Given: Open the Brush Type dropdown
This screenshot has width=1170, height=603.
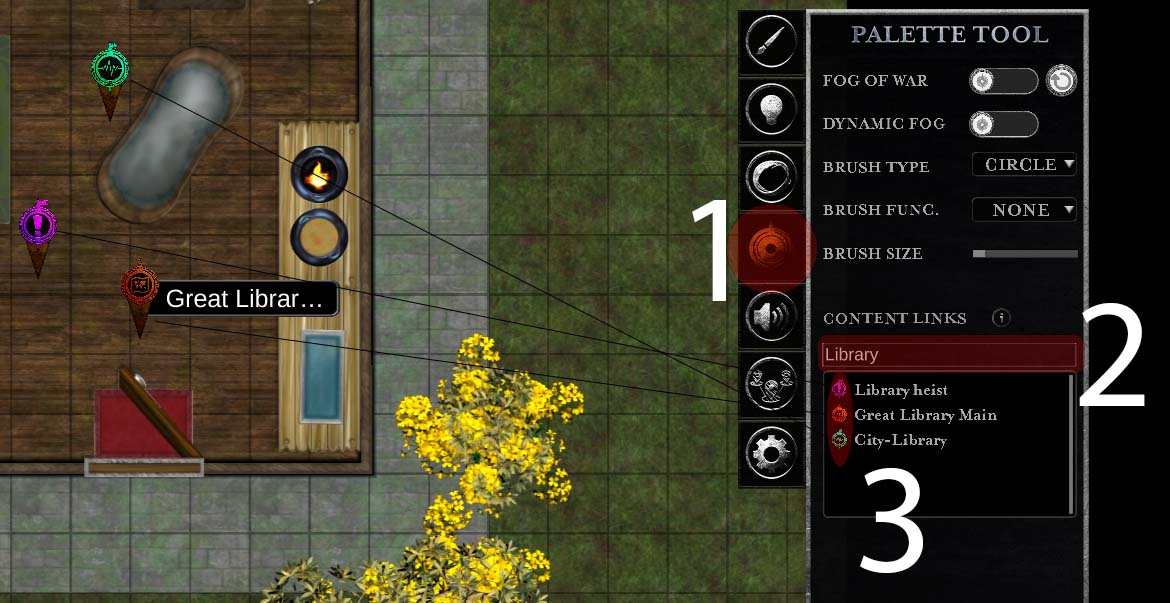Looking at the screenshot, I should coord(1024,165).
